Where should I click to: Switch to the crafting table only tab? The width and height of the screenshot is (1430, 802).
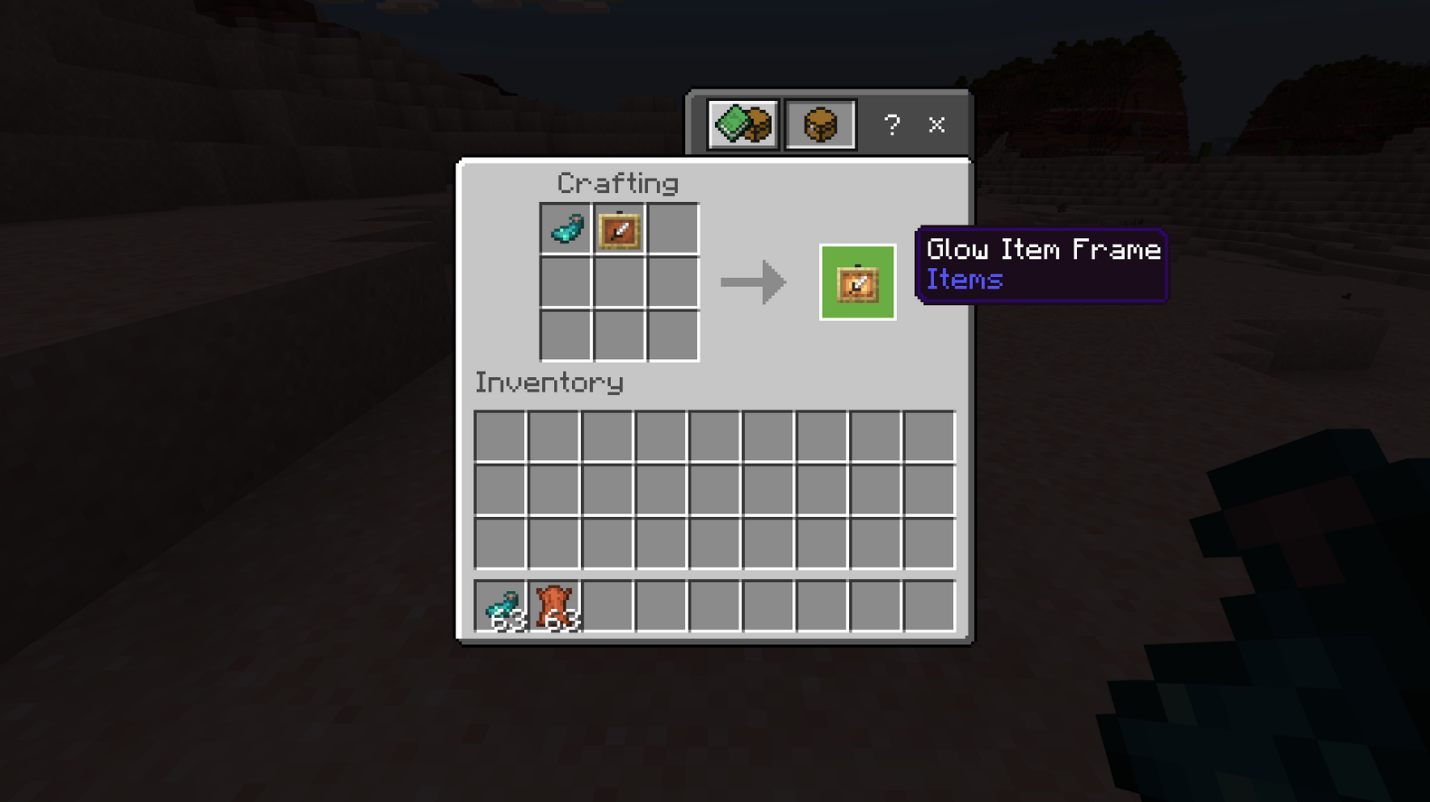(820, 124)
